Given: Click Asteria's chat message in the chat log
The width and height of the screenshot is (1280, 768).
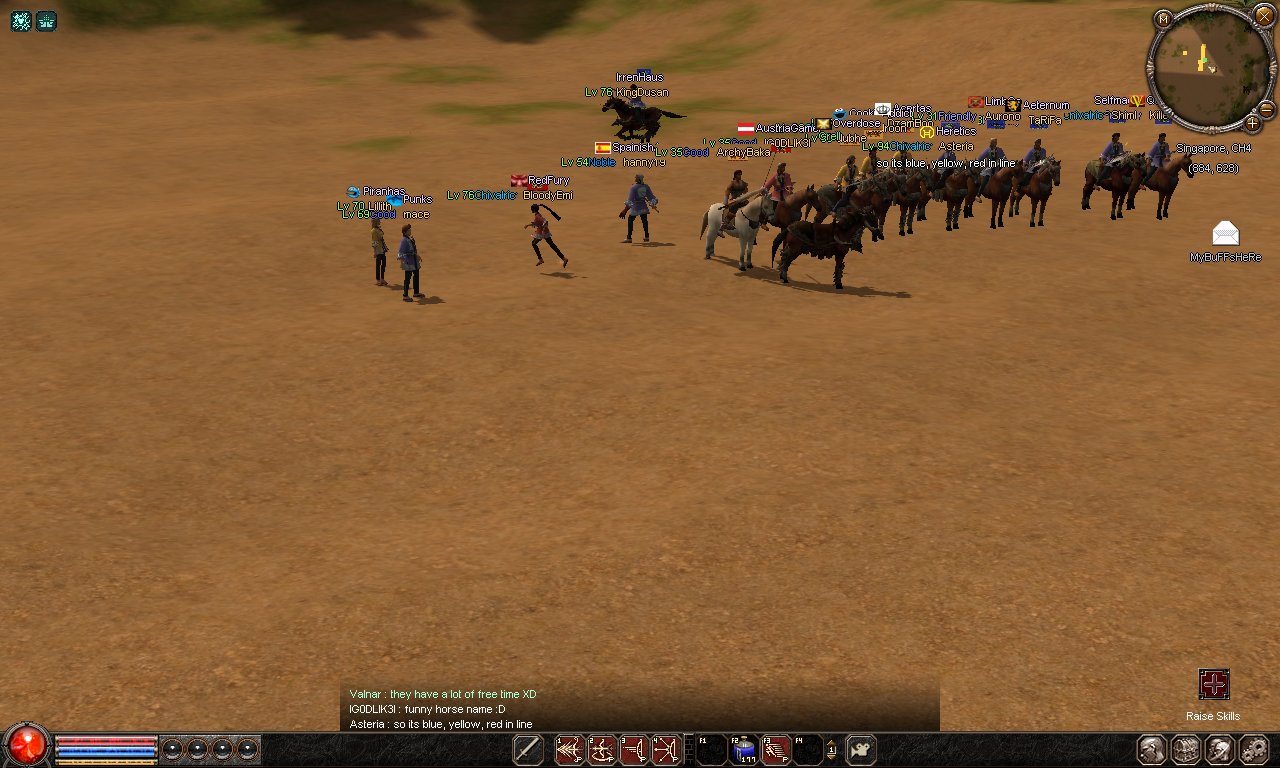Looking at the screenshot, I should [440, 724].
